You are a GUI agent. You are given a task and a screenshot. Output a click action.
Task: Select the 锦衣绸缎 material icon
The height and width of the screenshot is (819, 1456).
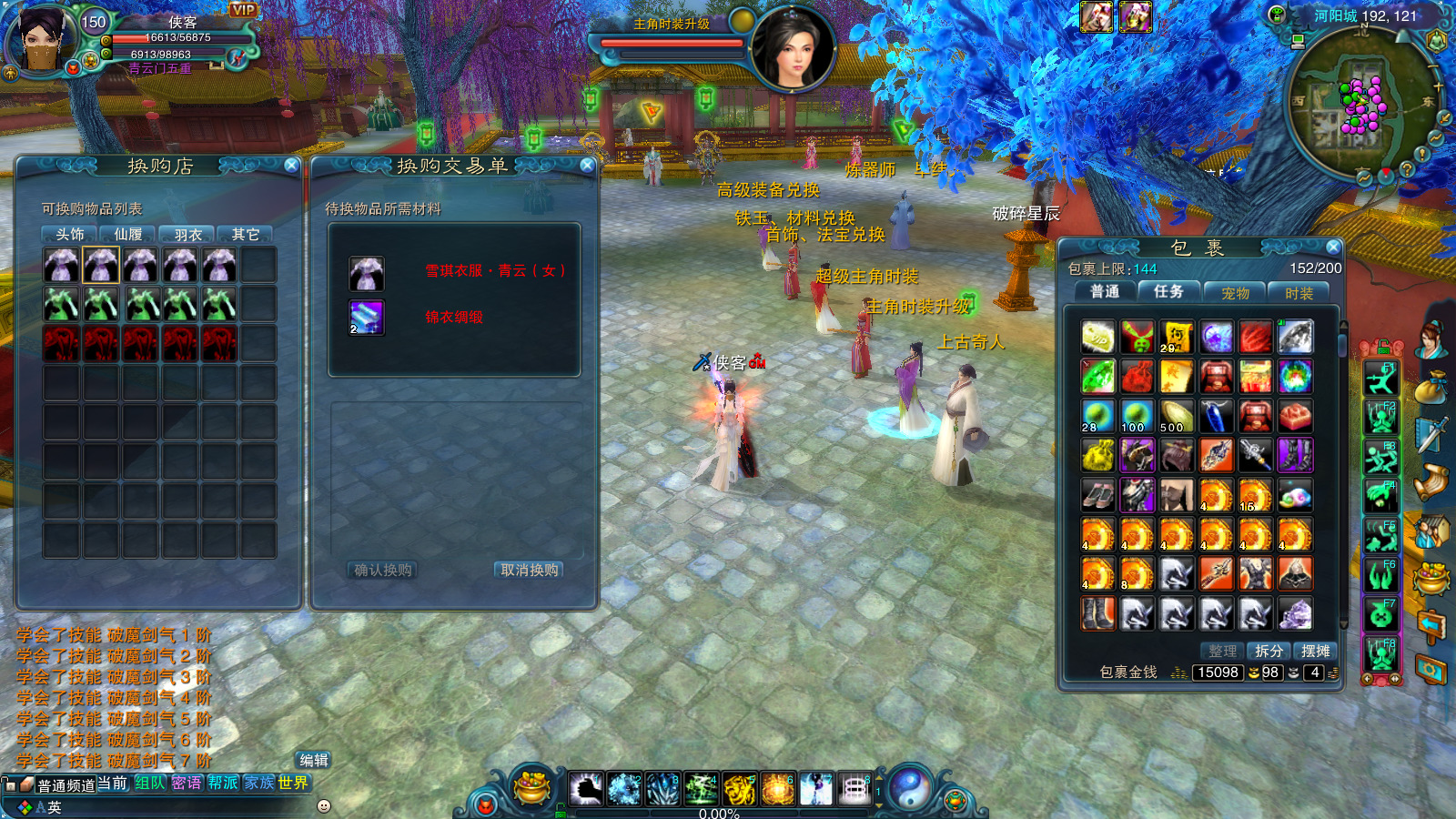coord(367,318)
